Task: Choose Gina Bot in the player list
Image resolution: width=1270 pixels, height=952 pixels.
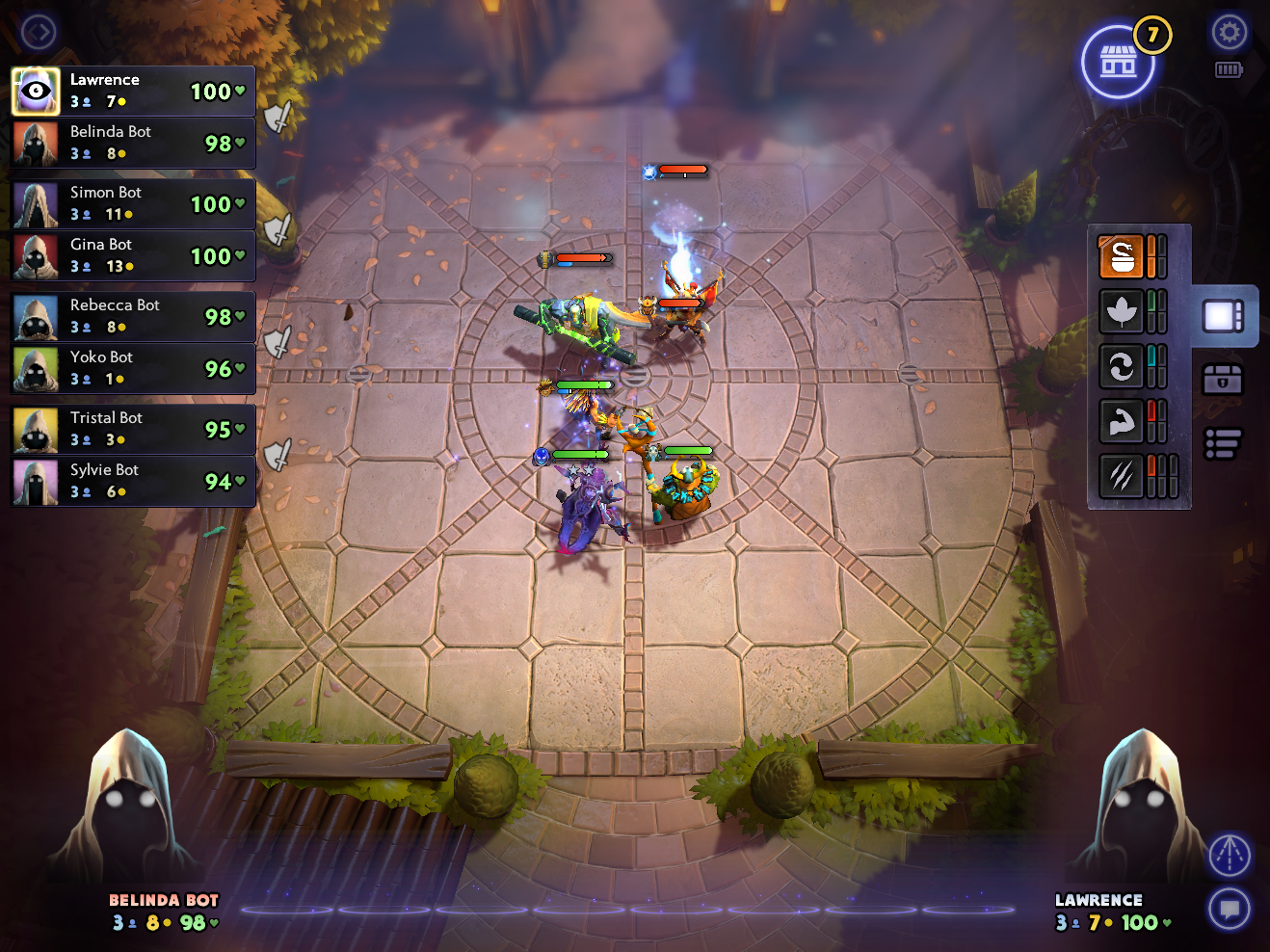Action: click(x=133, y=255)
